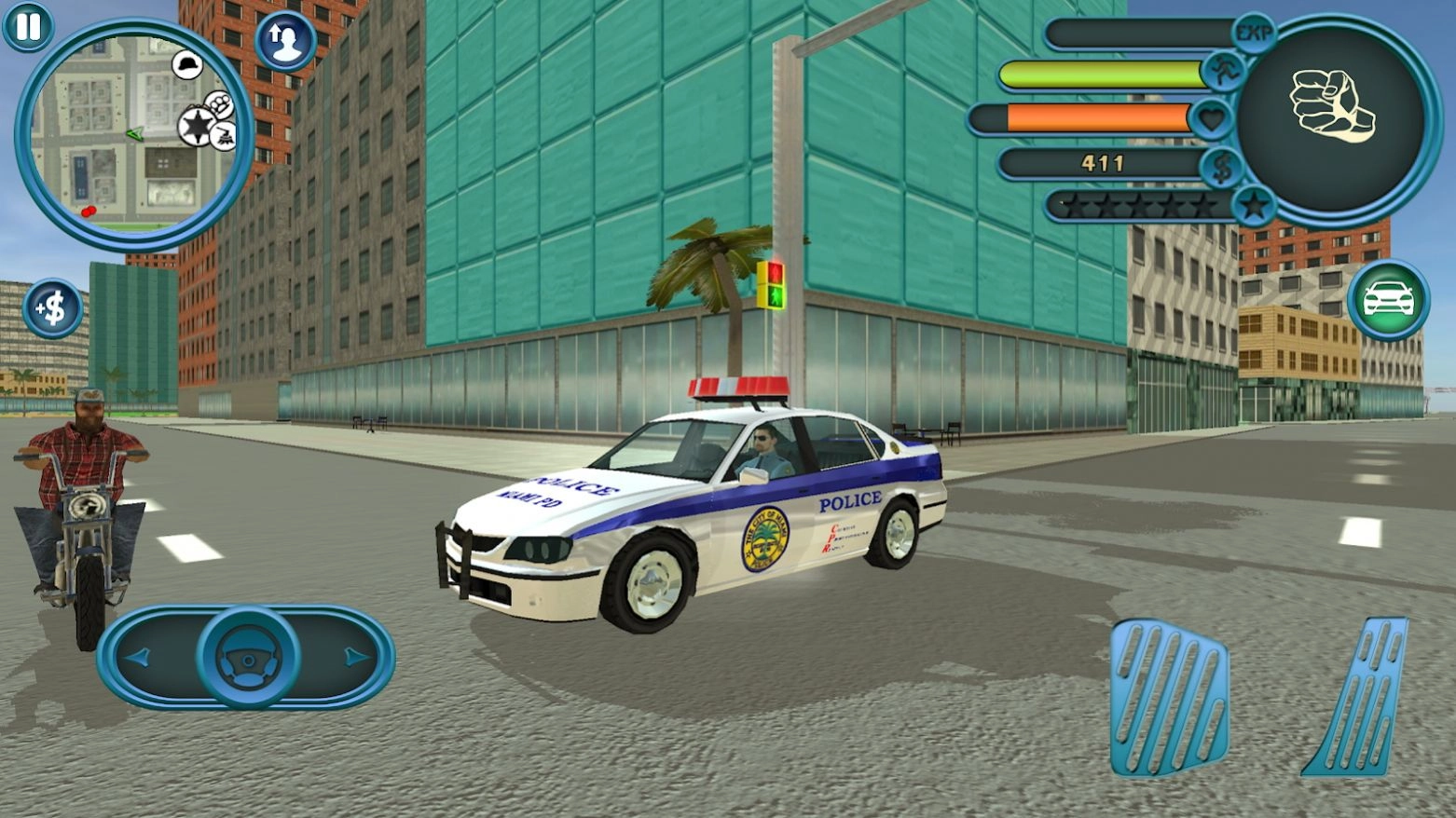Screen dimensions: 1456x818
Task: Tap the tank marker on the minimap
Action: point(224,135)
